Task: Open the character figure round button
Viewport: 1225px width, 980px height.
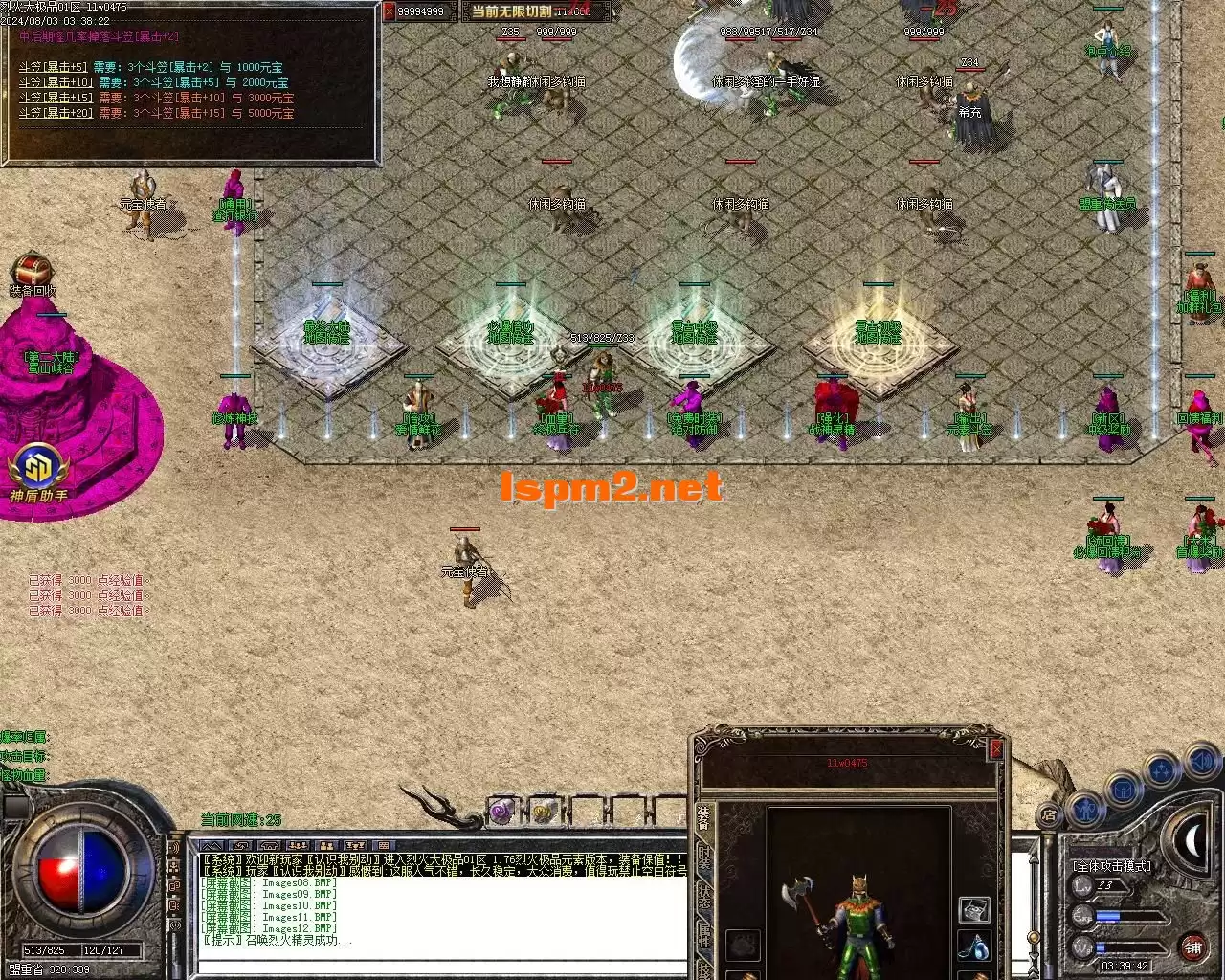Action: [1086, 810]
